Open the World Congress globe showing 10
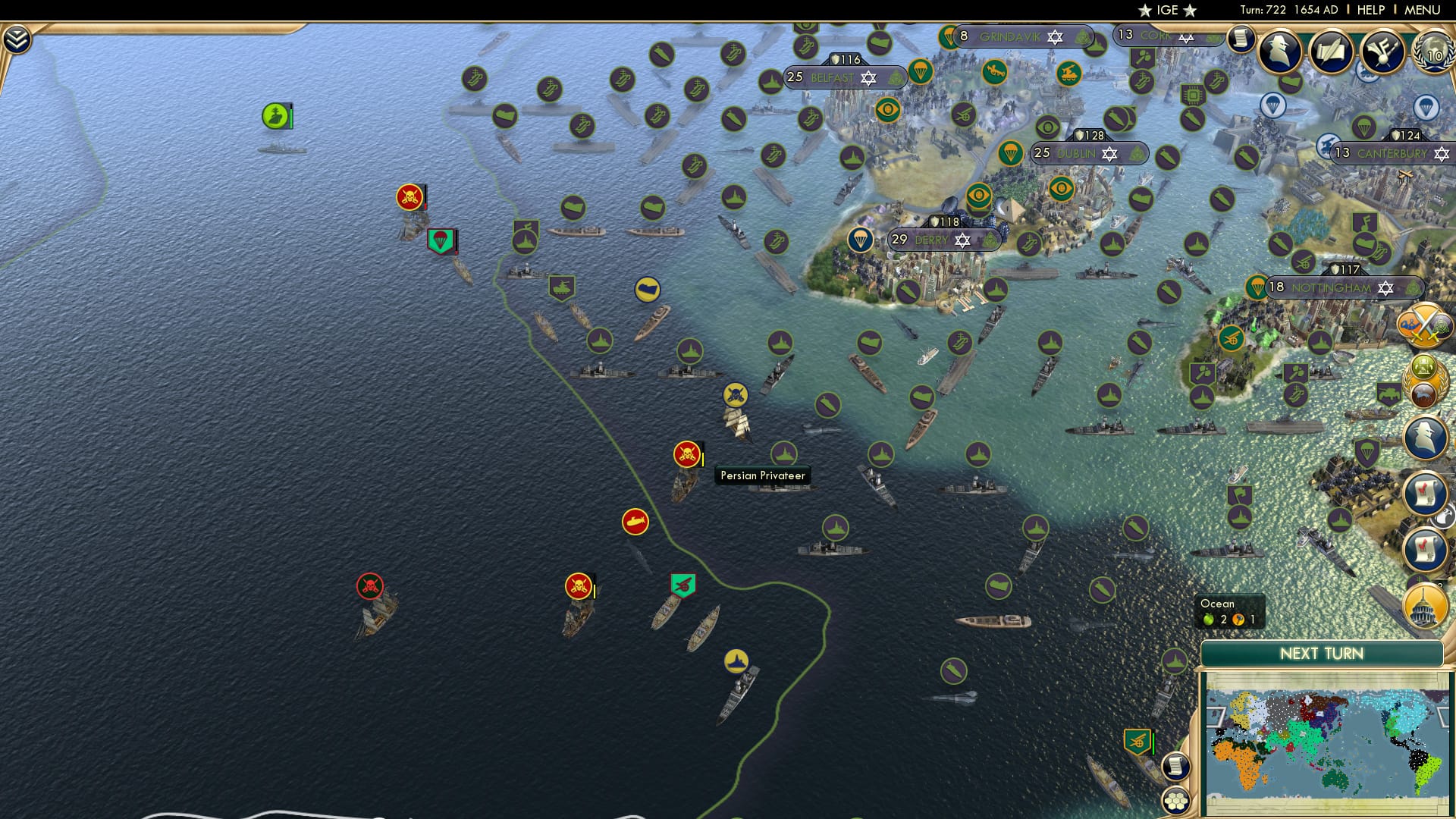This screenshot has height=819, width=1456. [x=1433, y=55]
